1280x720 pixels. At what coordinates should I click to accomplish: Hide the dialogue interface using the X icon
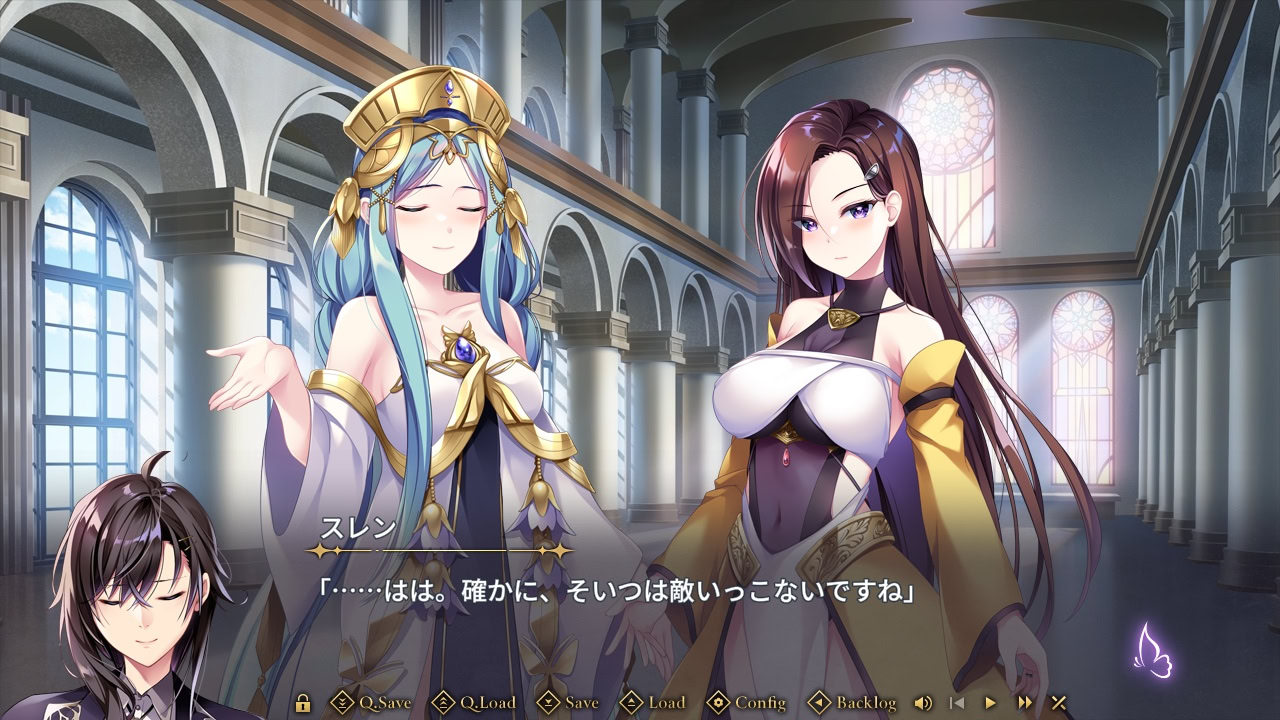(x=1057, y=703)
